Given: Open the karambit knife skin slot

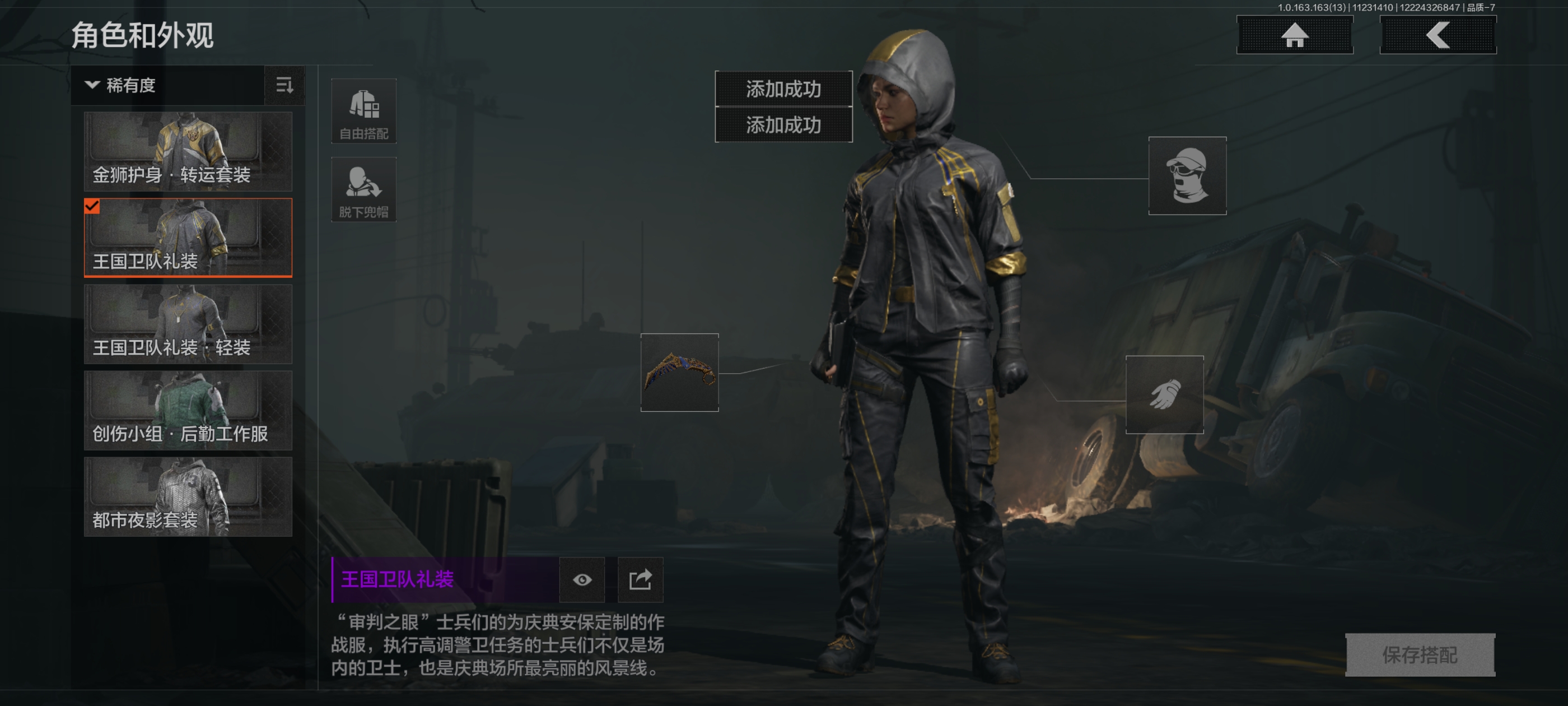Looking at the screenshot, I should point(679,372).
